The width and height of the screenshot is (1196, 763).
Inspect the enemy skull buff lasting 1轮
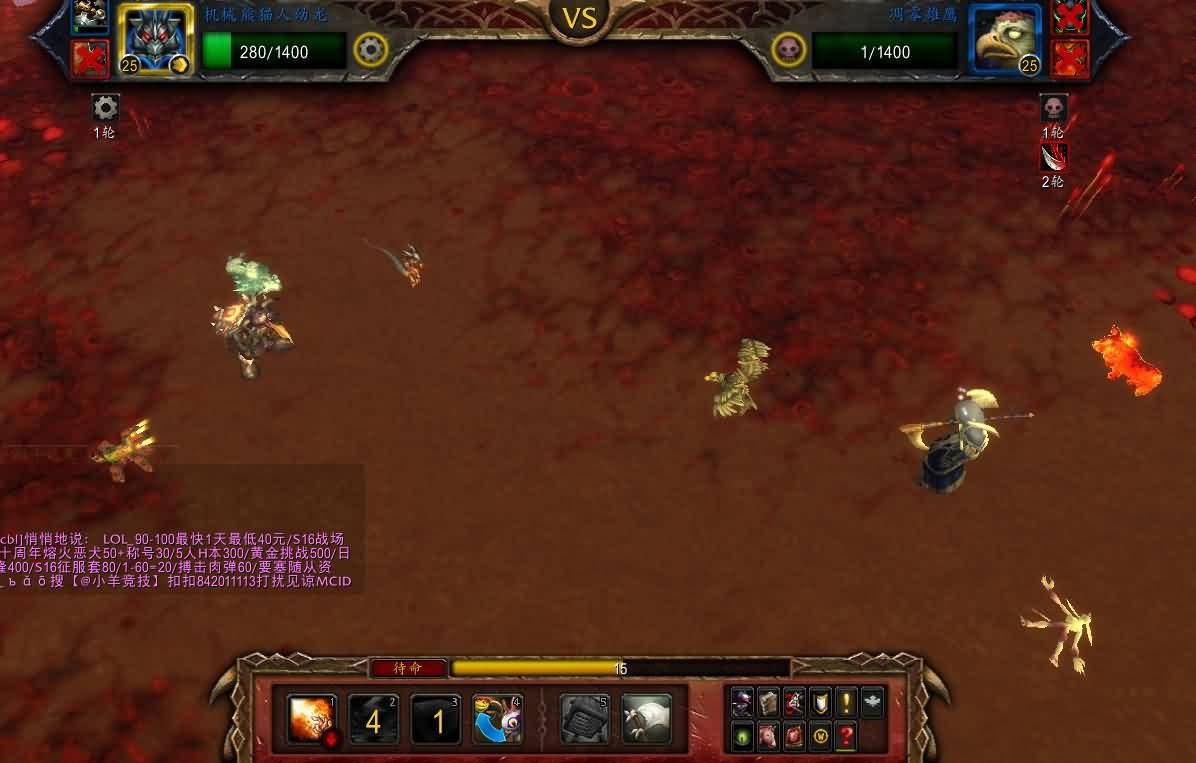(x=1053, y=107)
